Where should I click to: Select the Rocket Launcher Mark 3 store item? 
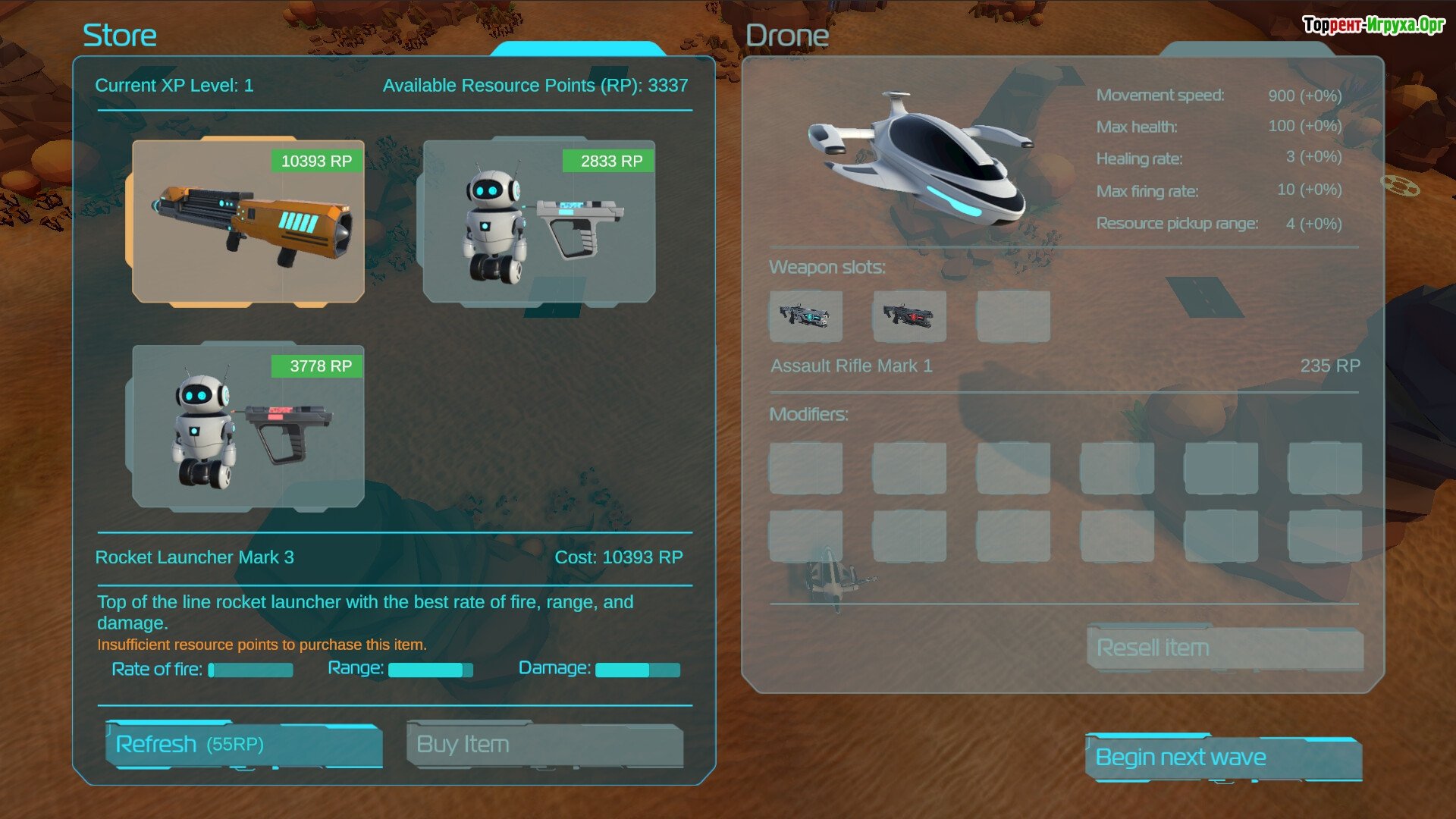[x=248, y=221]
